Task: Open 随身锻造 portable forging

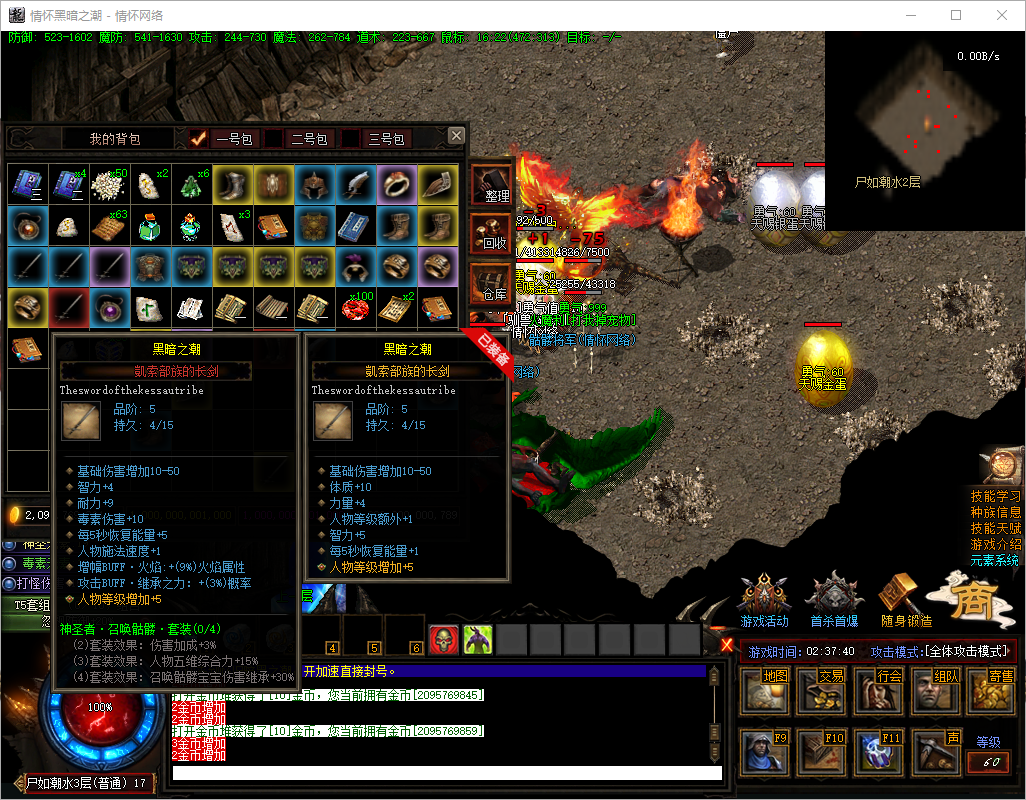Action: [905, 603]
